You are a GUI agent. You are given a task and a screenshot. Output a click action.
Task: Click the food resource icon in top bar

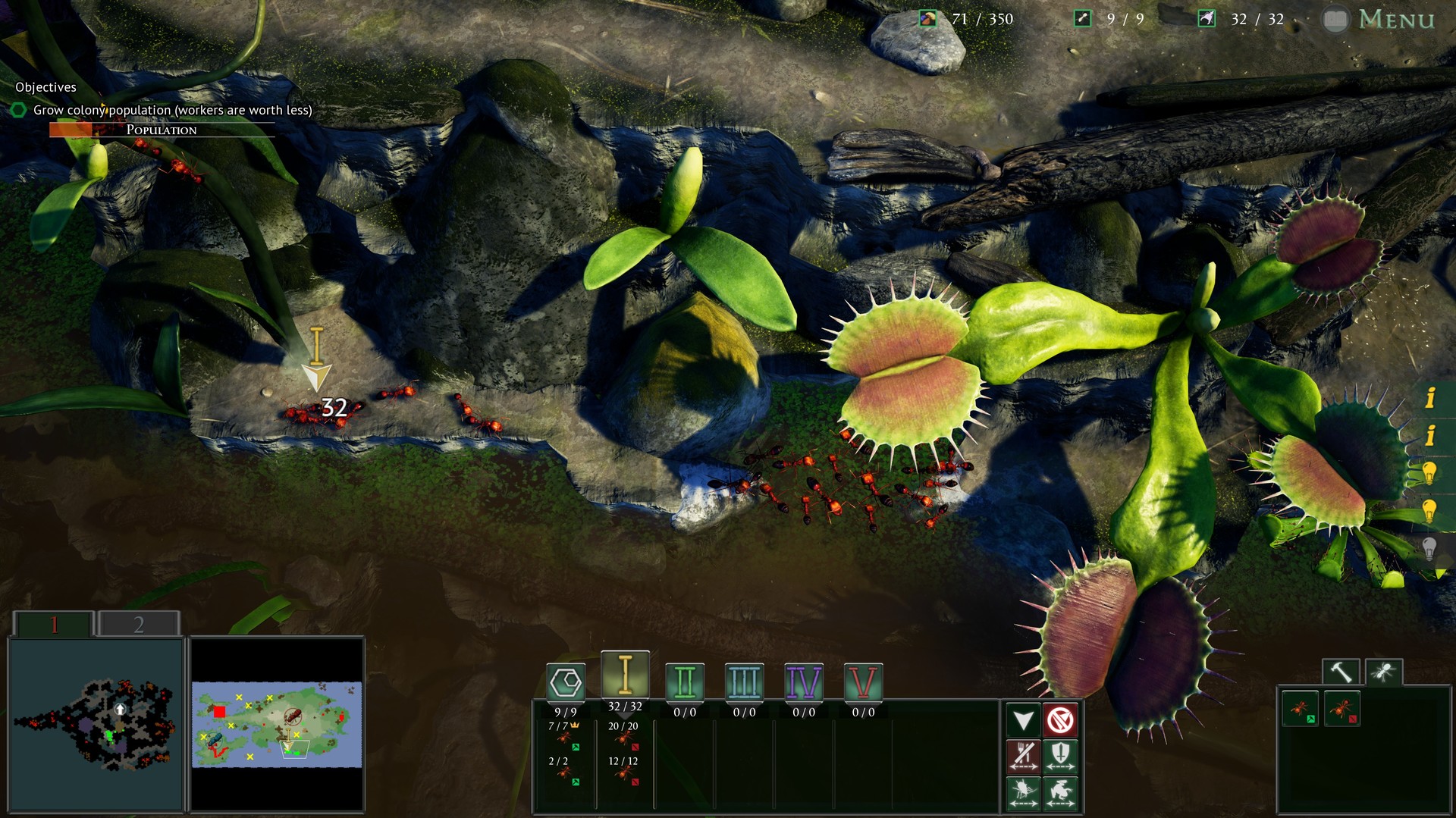coord(927,17)
